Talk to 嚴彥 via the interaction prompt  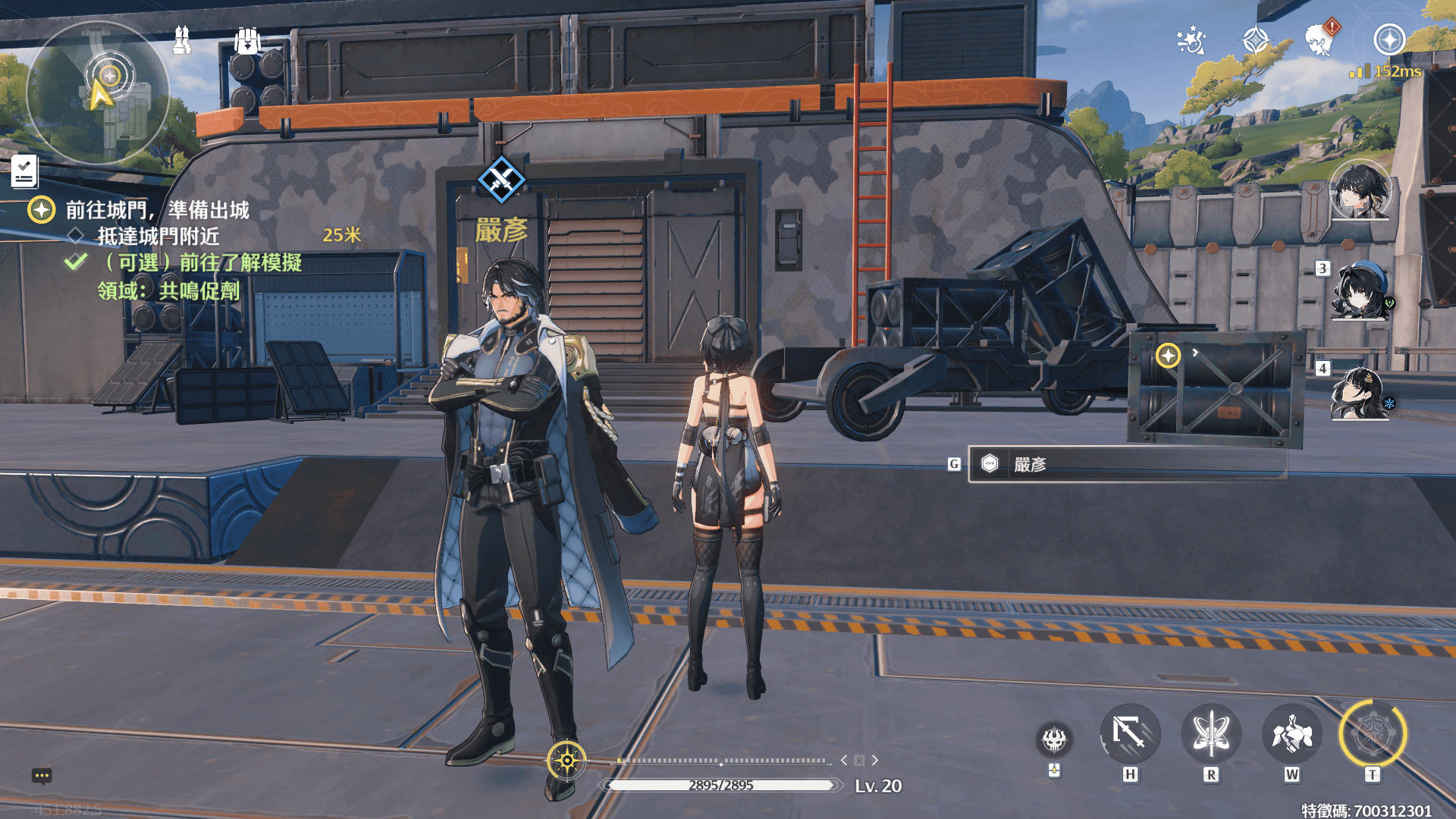click(1127, 464)
